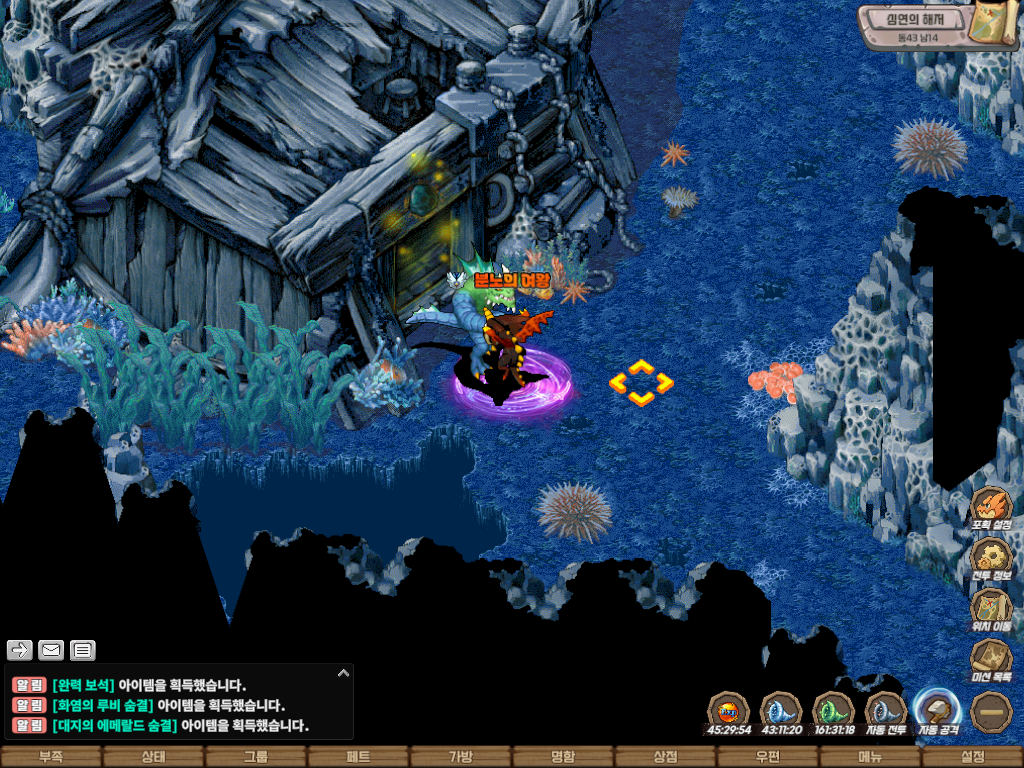Open the 페트 (Pet) menu

(358, 757)
